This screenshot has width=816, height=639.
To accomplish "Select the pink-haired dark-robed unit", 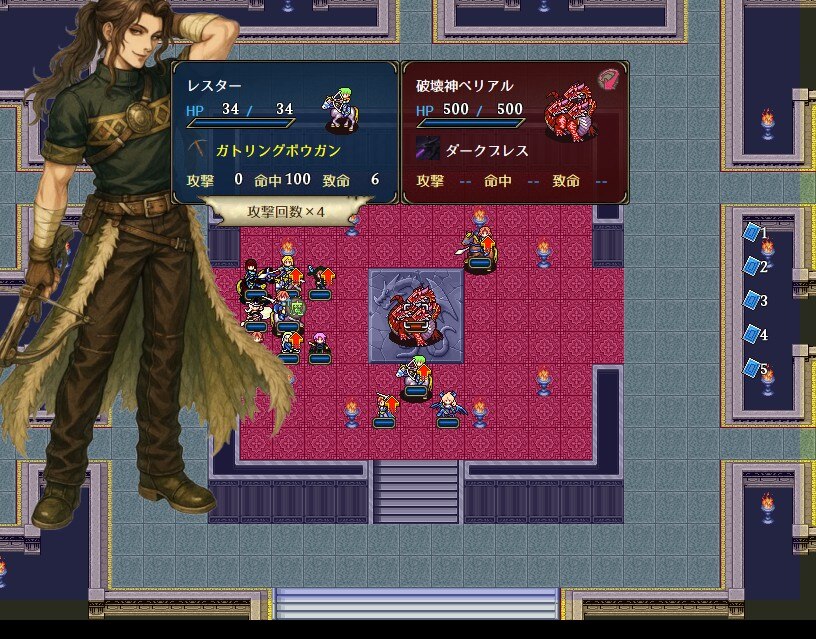I will [x=320, y=343].
